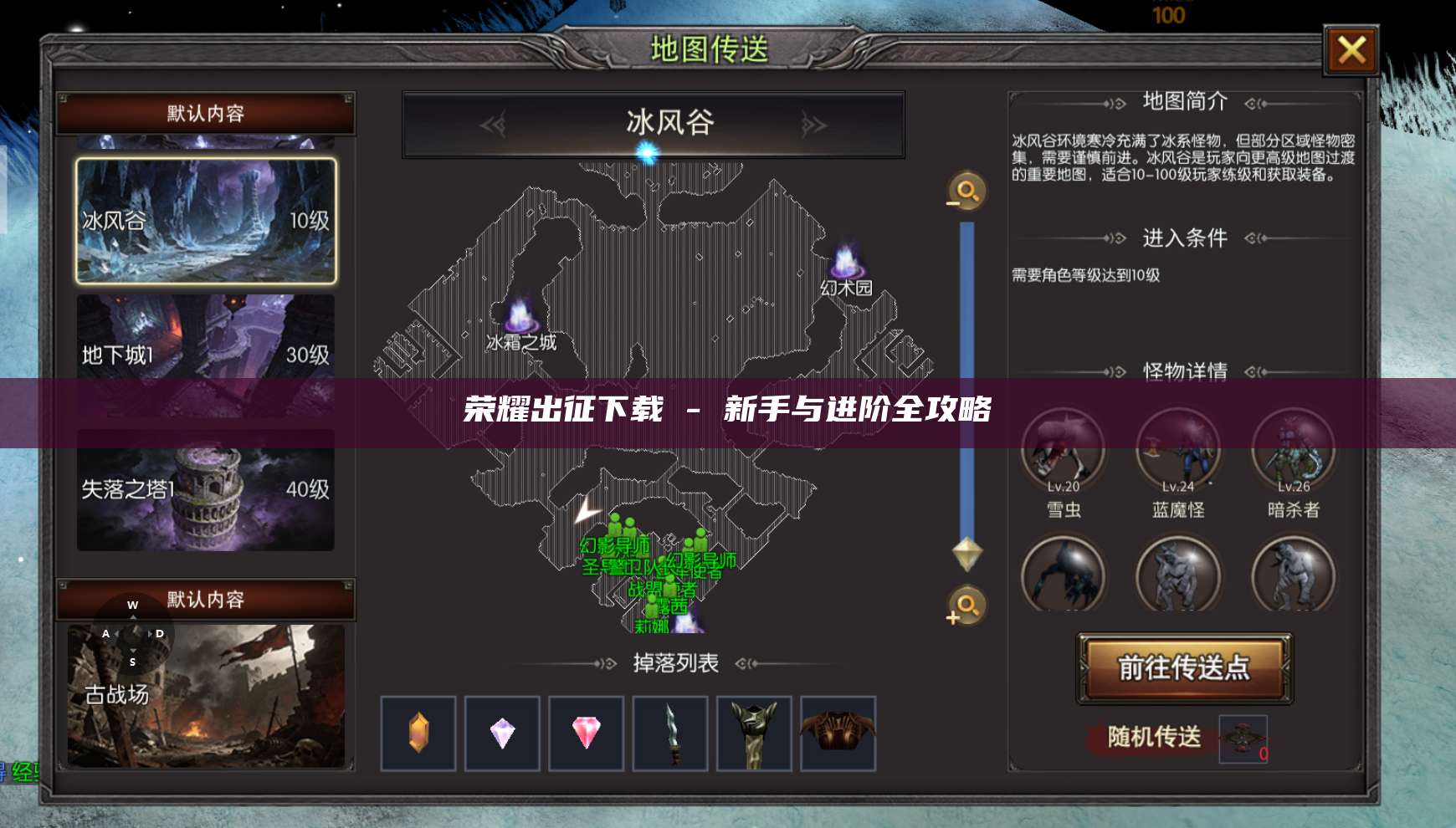
Task: Zoom out the map with the minus magnifier
Action: [965, 191]
